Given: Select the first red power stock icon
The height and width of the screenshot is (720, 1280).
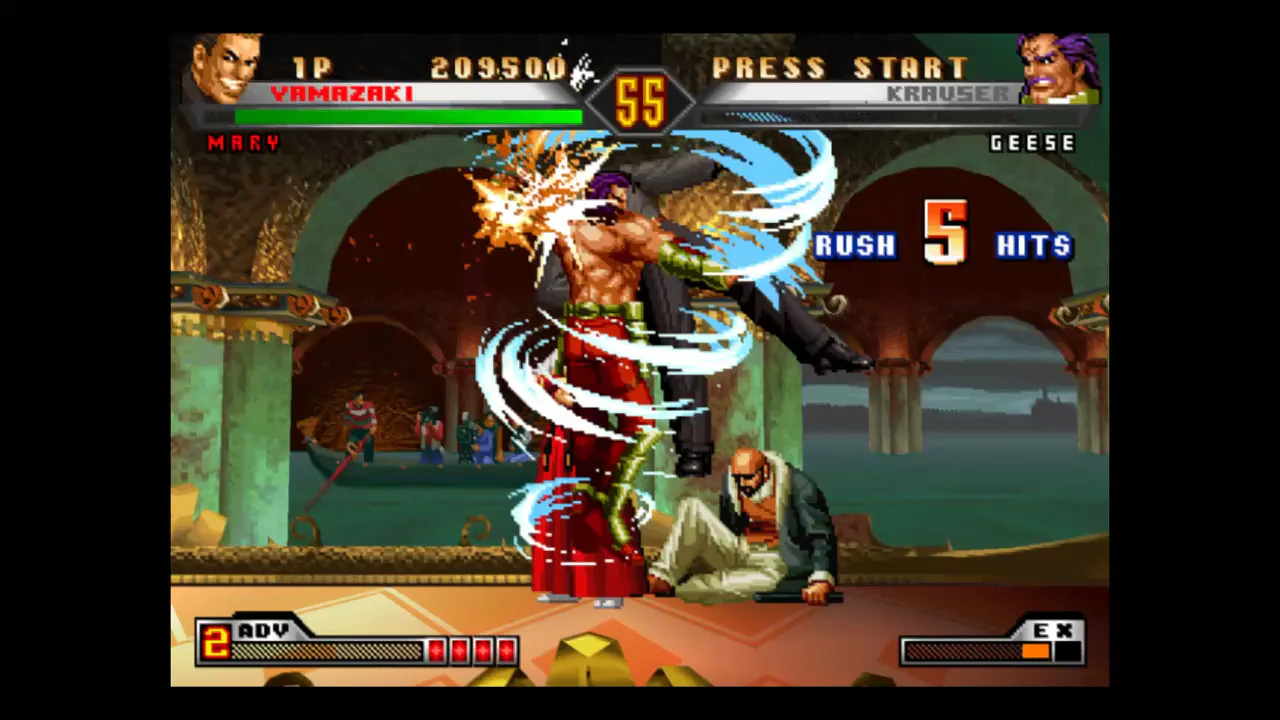Looking at the screenshot, I should coord(437,649).
